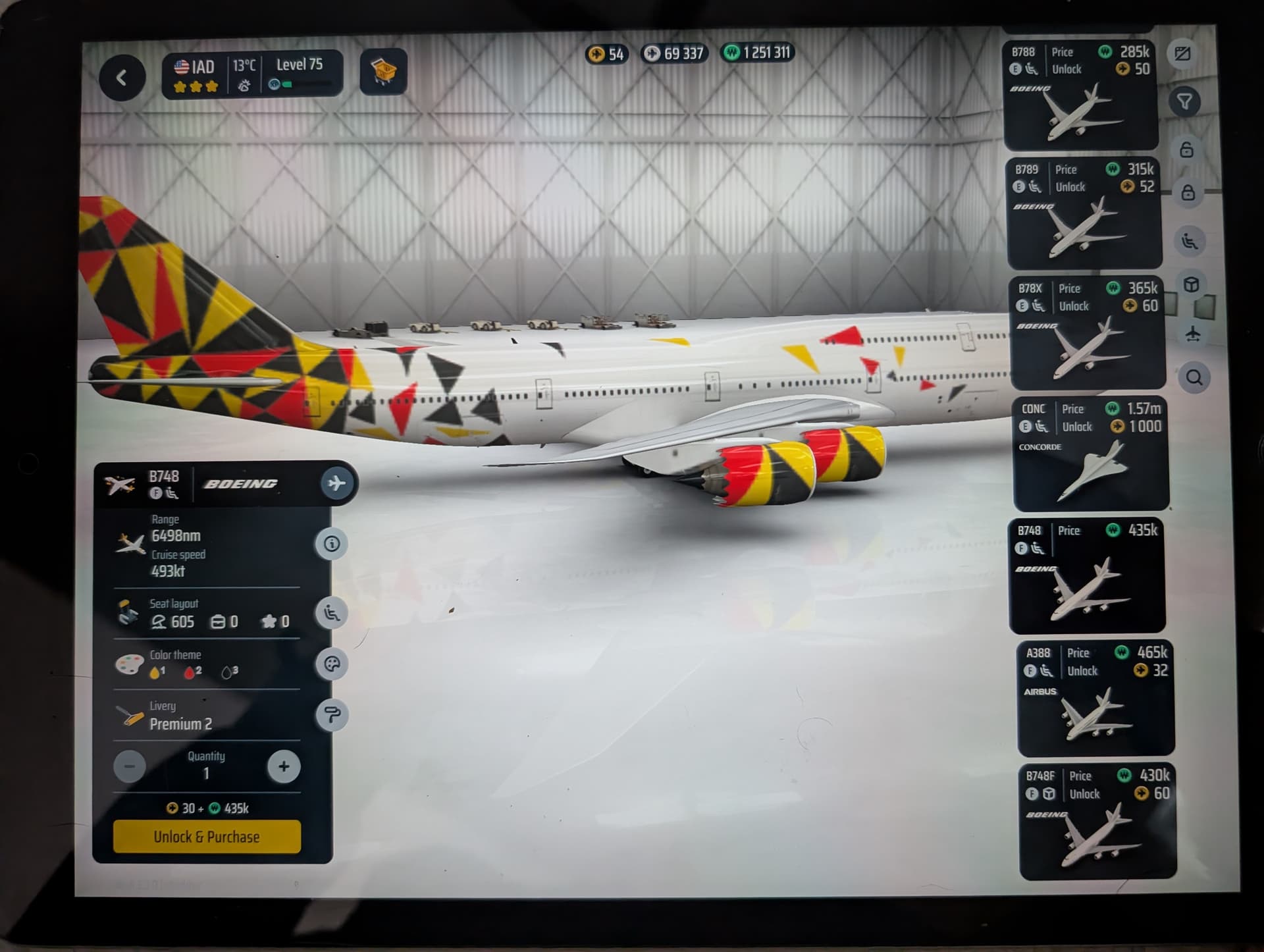
Task: Open the livery paint roller button
Action: pyautogui.click(x=332, y=715)
